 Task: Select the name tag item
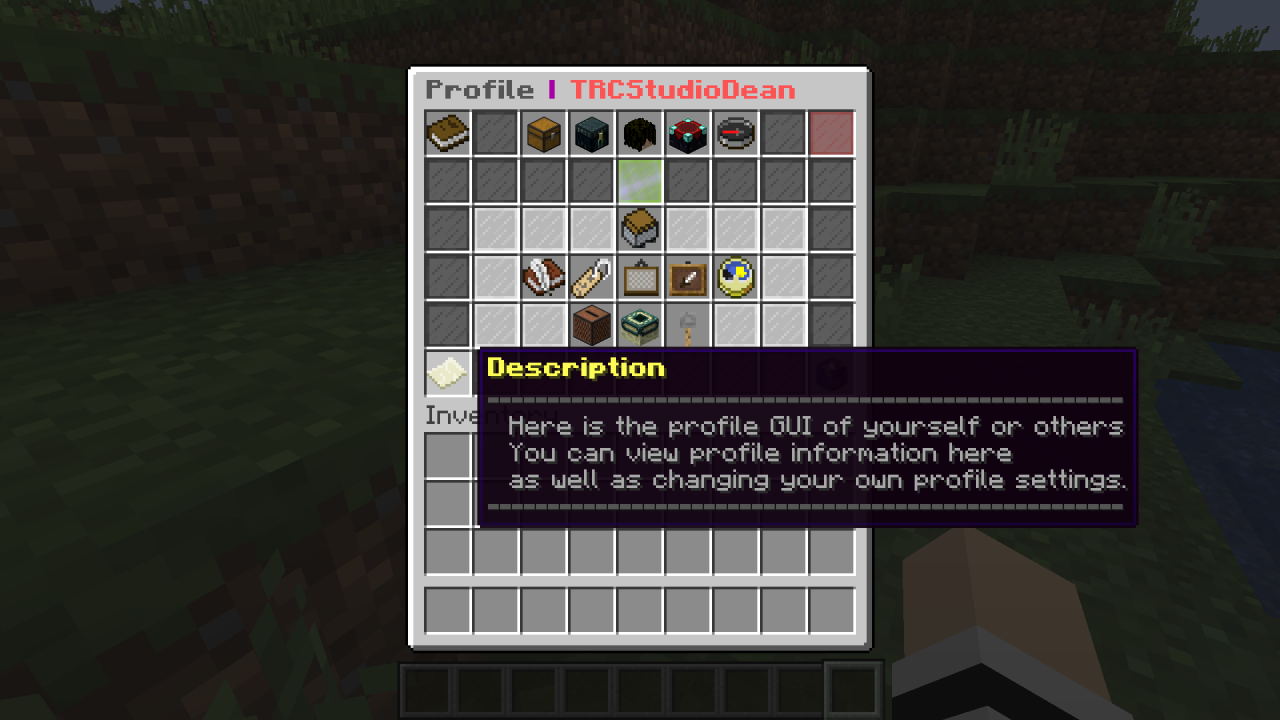pos(591,277)
